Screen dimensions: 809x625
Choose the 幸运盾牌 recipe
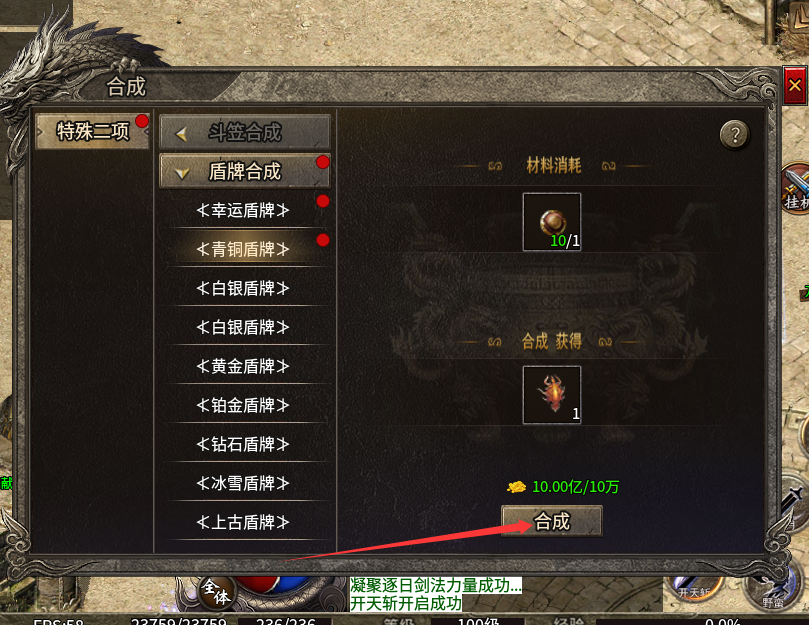tap(244, 210)
